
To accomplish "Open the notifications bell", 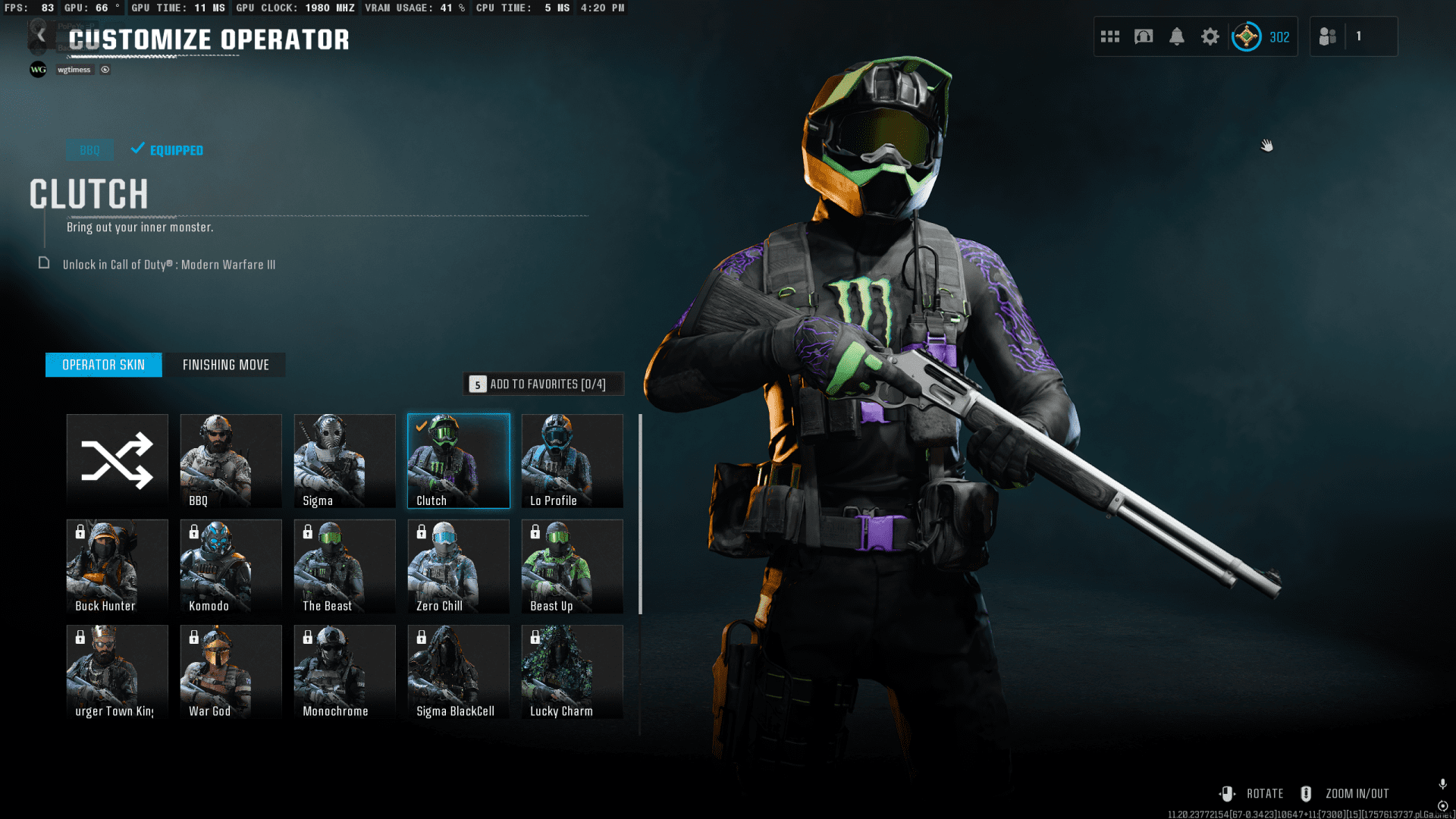I will 1177,36.
